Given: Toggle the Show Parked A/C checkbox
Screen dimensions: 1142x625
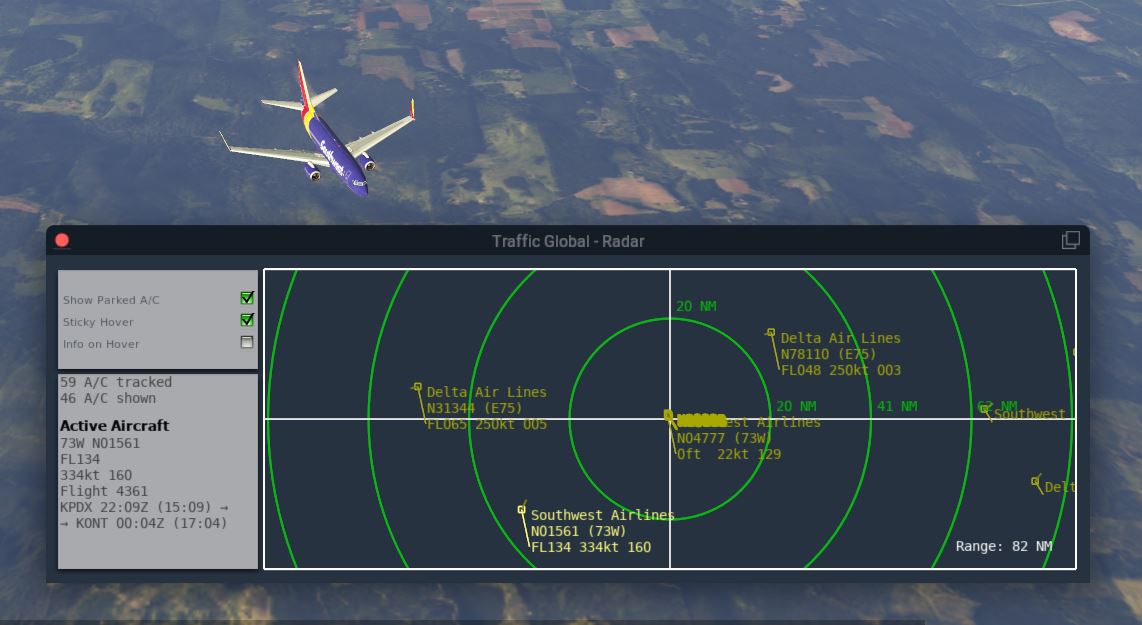Looking at the screenshot, I should click(x=247, y=298).
